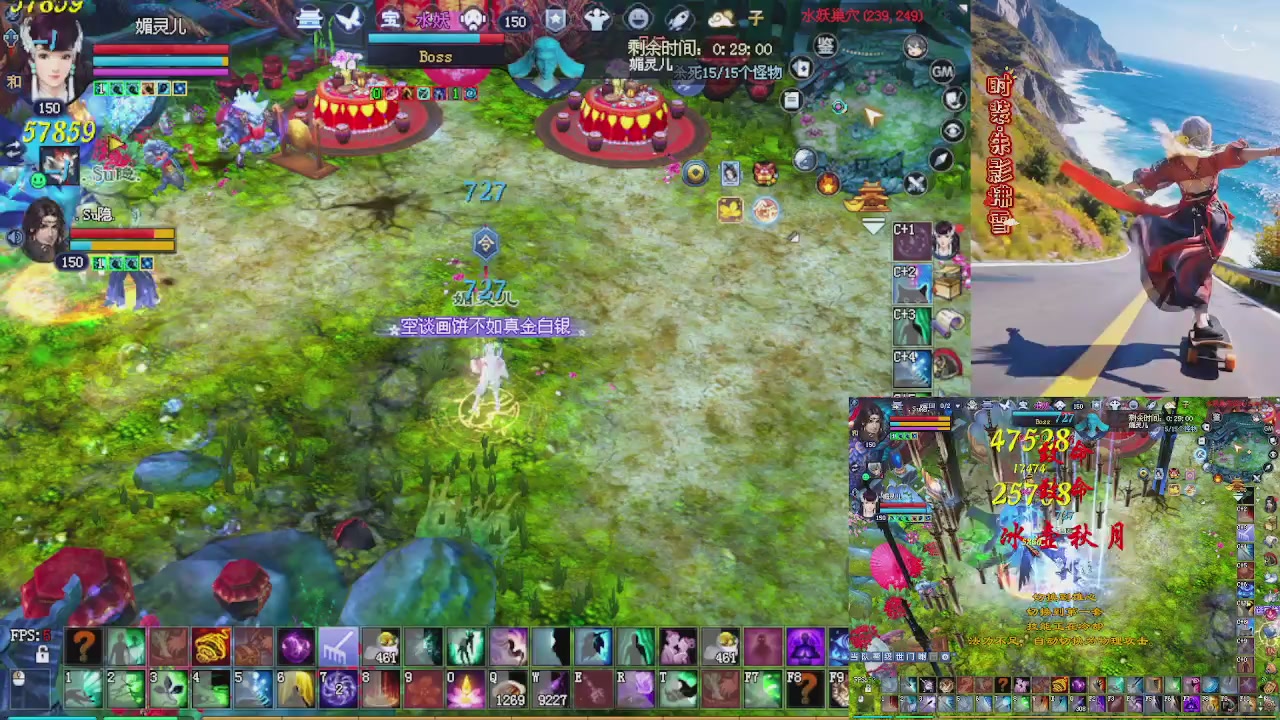Click the mask icon next to the Boss nameplate
Screen dimensions: 1280x720
pyautogui.click(x=472, y=19)
